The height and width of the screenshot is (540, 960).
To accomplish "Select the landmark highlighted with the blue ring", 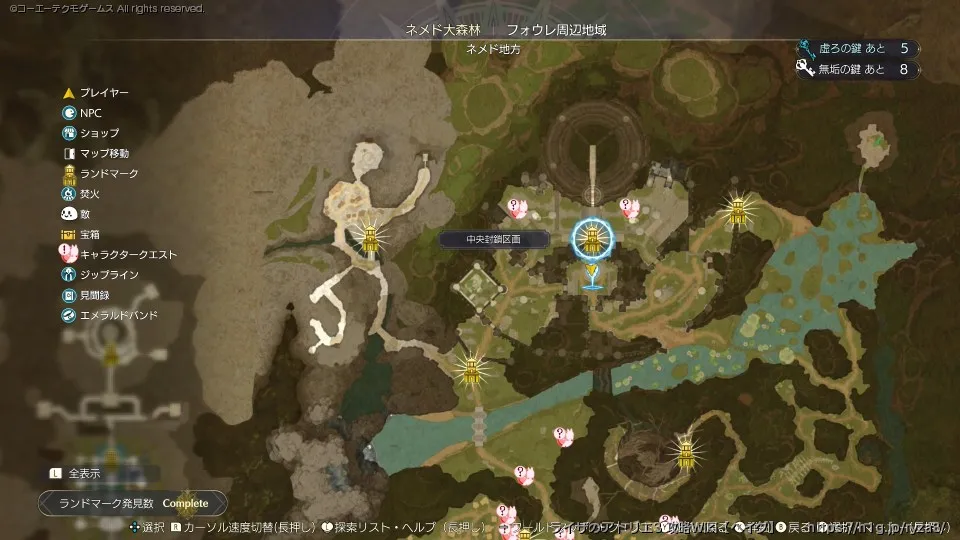I will tap(591, 239).
